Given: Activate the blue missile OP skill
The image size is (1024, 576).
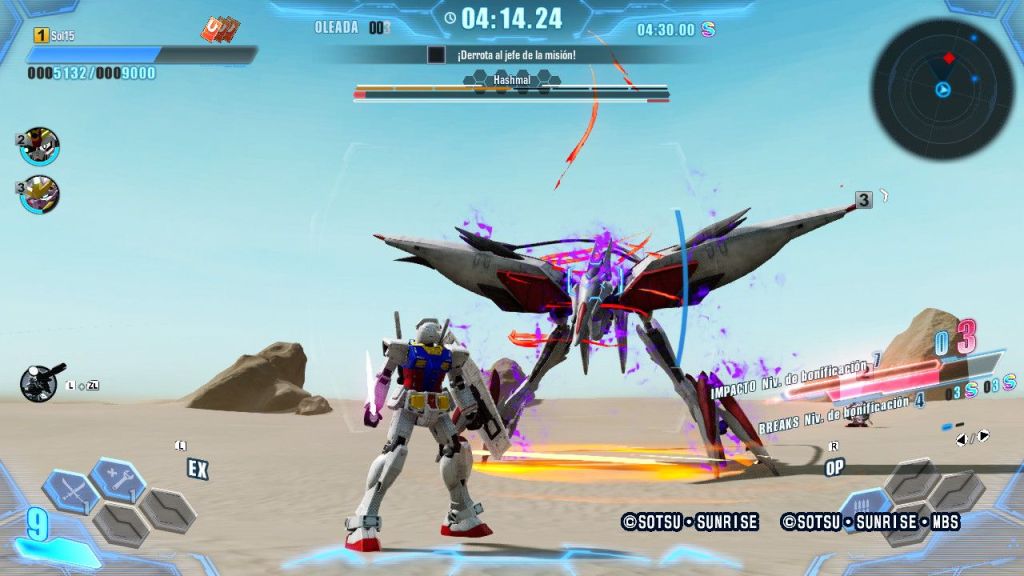Looking at the screenshot, I should click(864, 507).
